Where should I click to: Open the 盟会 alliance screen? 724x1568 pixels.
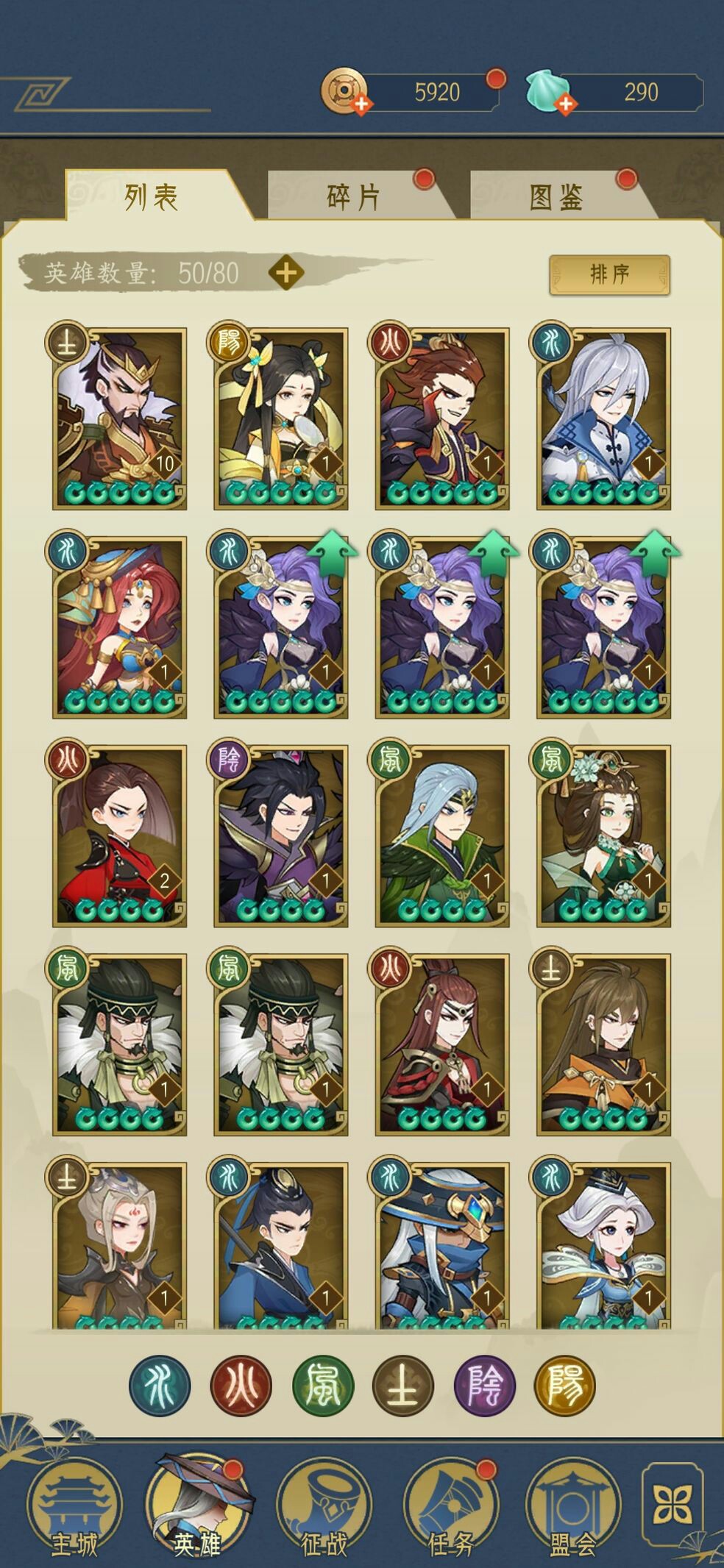pyautogui.click(x=572, y=1508)
